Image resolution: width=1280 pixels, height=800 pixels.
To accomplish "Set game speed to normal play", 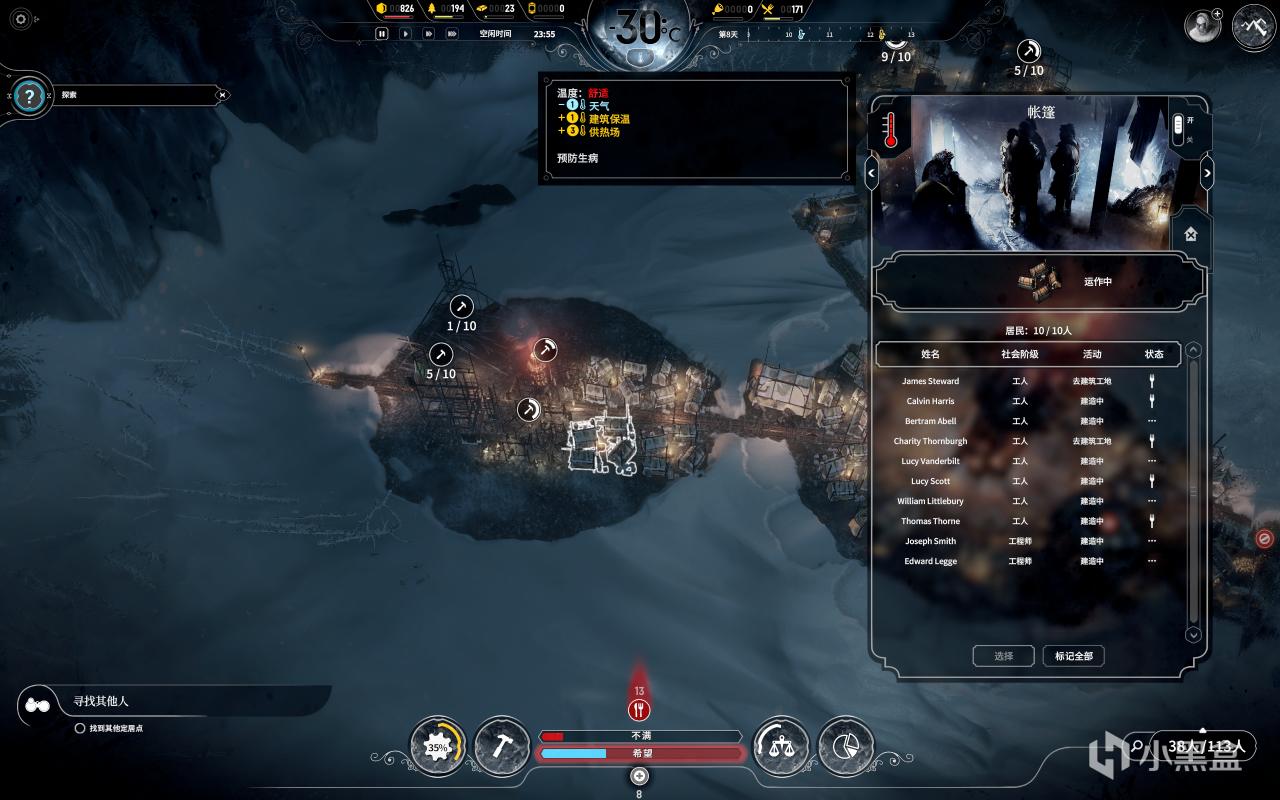I will pos(405,33).
